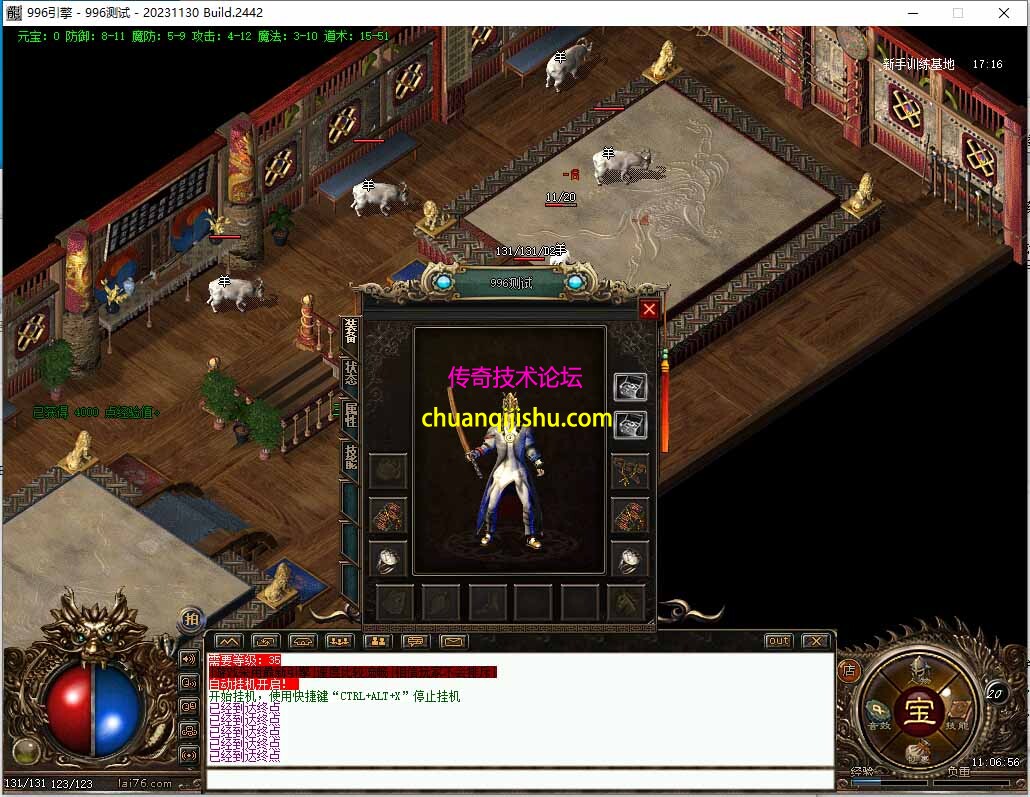Show the 属性 attributes tab
Viewport: 1030px width, 797px height.
[350, 416]
